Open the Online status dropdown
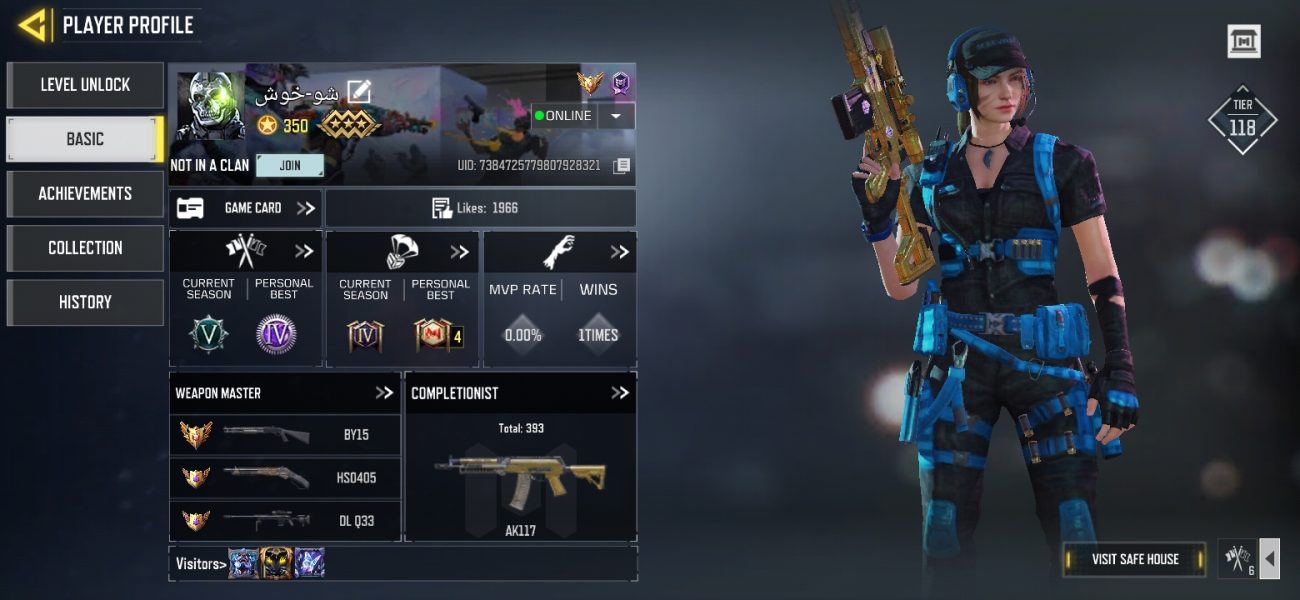The height and width of the screenshot is (600, 1300). tap(616, 116)
